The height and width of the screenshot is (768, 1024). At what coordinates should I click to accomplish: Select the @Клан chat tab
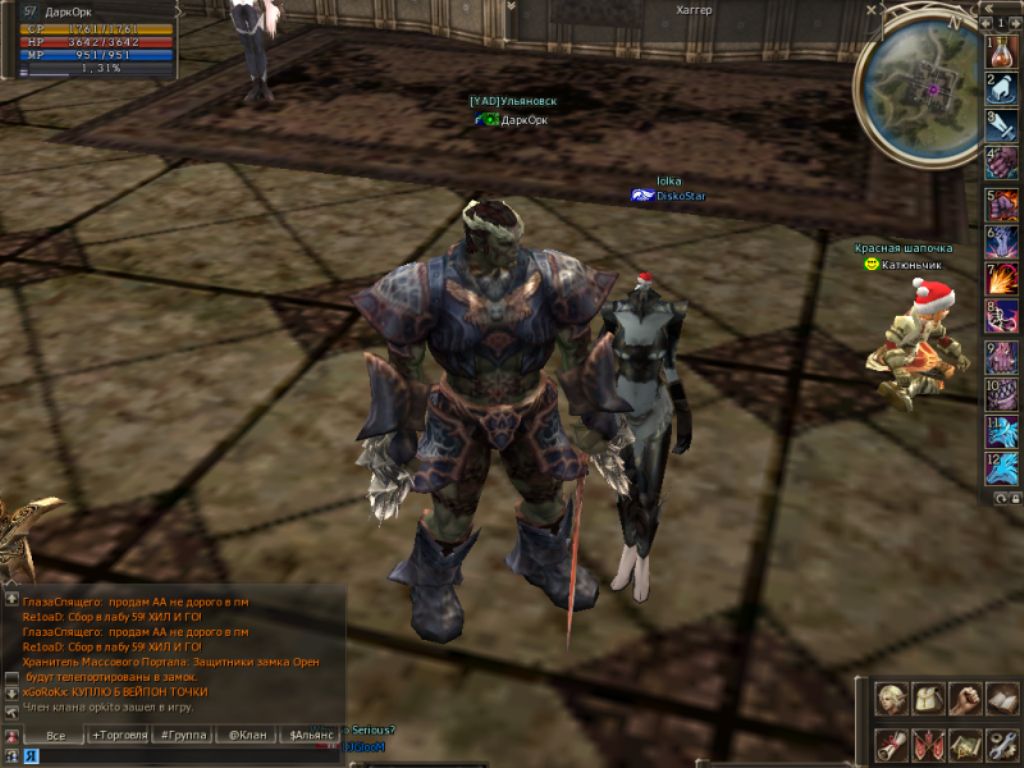[x=246, y=735]
